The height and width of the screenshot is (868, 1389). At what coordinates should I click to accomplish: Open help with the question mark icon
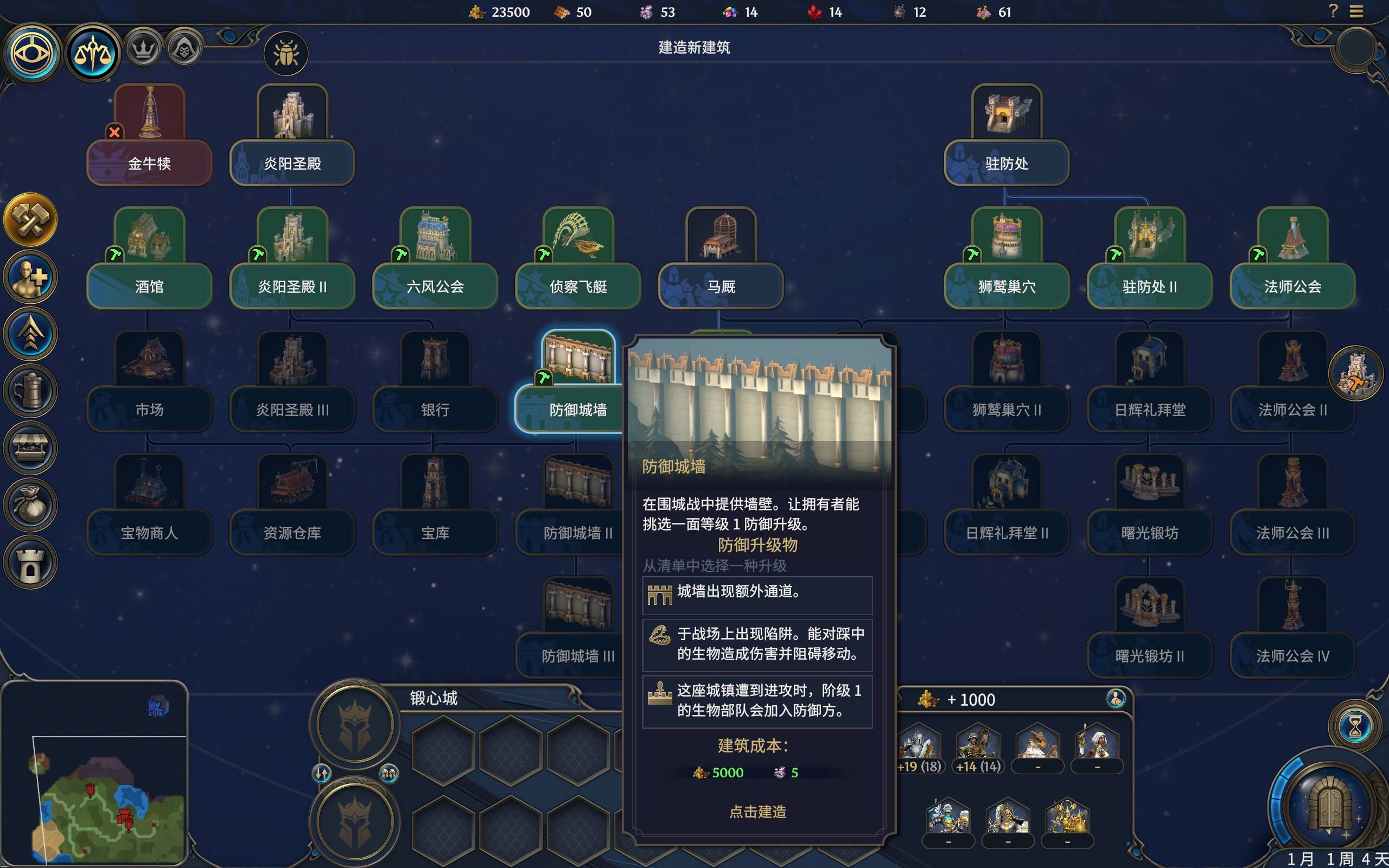[1333, 11]
